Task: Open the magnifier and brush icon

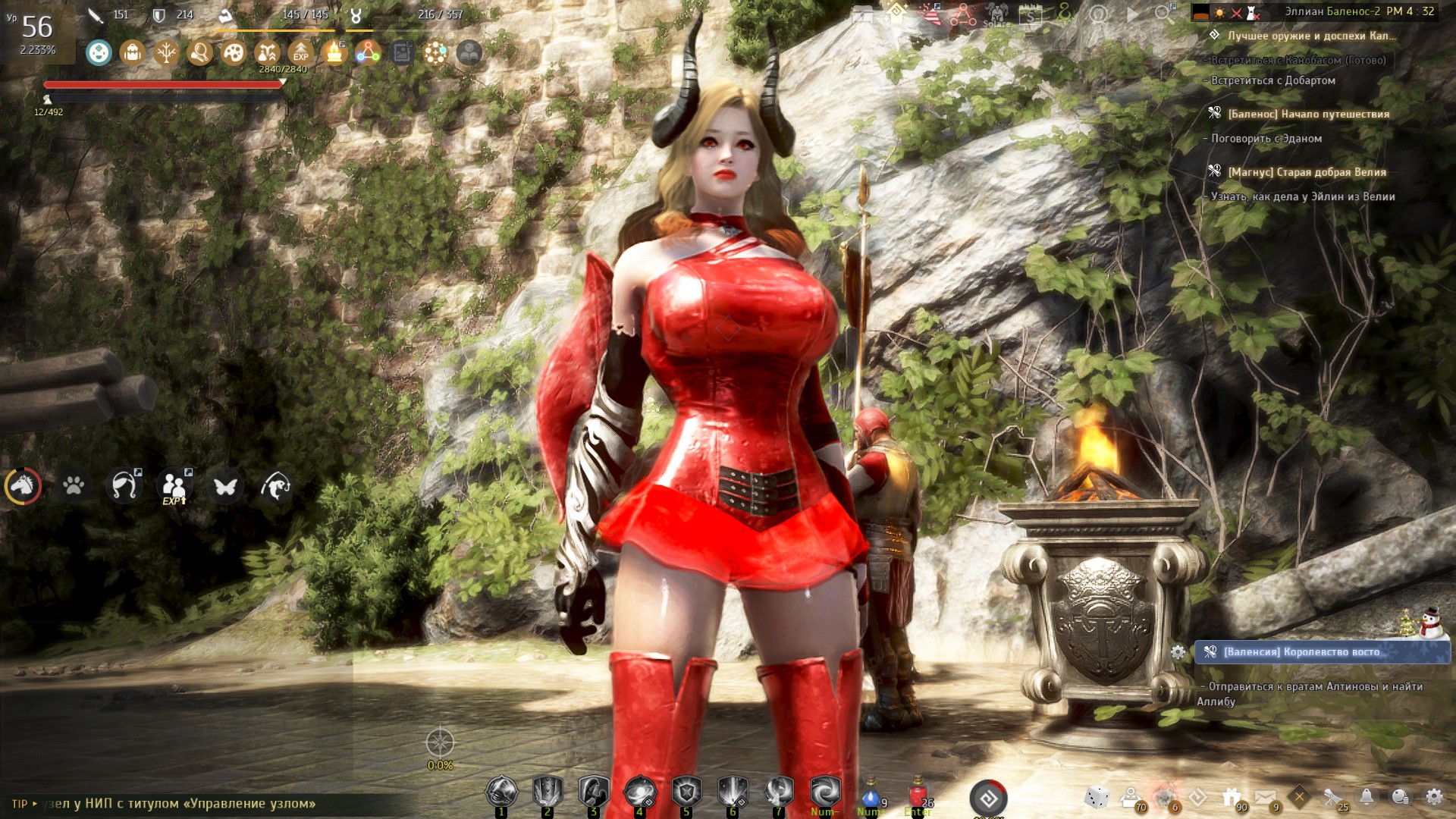Action: click(199, 52)
